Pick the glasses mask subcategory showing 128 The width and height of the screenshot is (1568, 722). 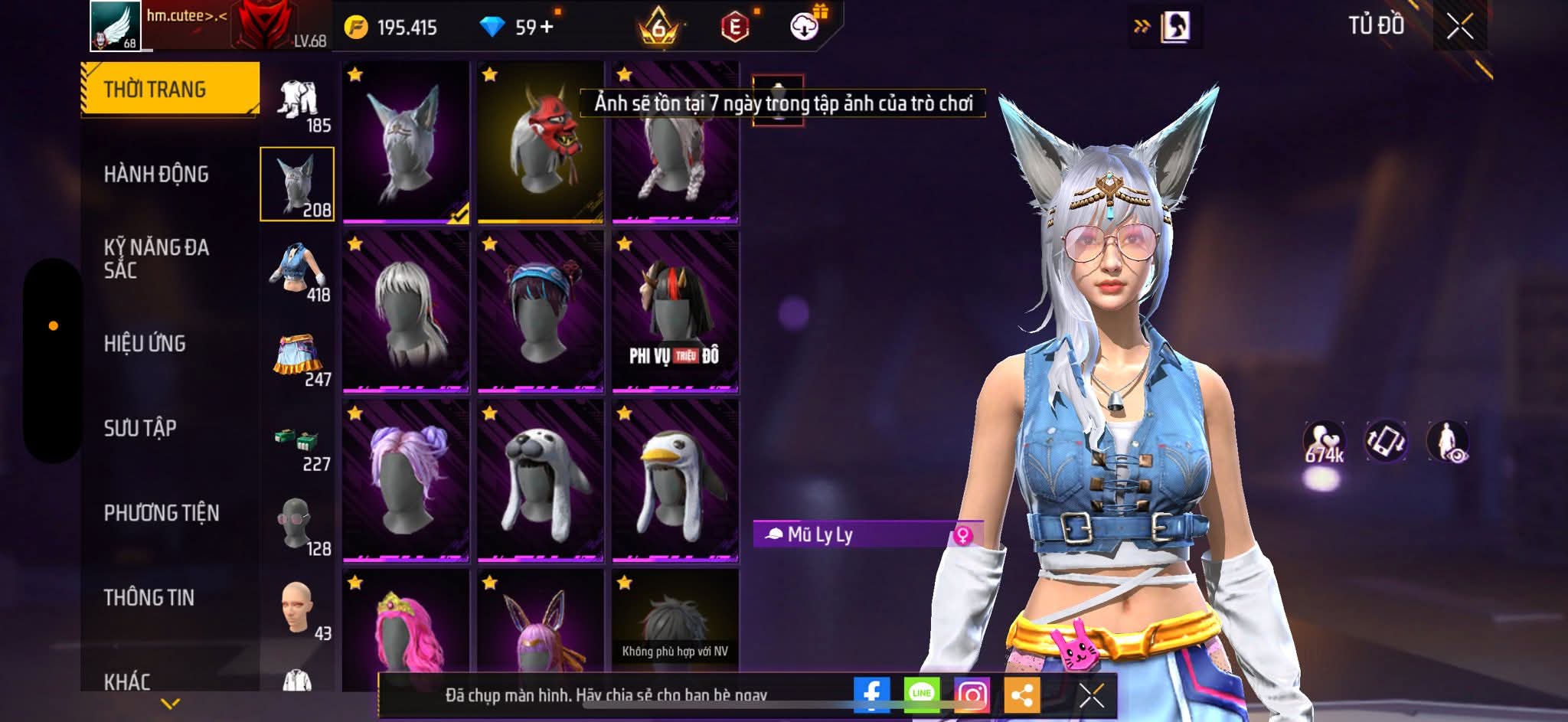299,526
